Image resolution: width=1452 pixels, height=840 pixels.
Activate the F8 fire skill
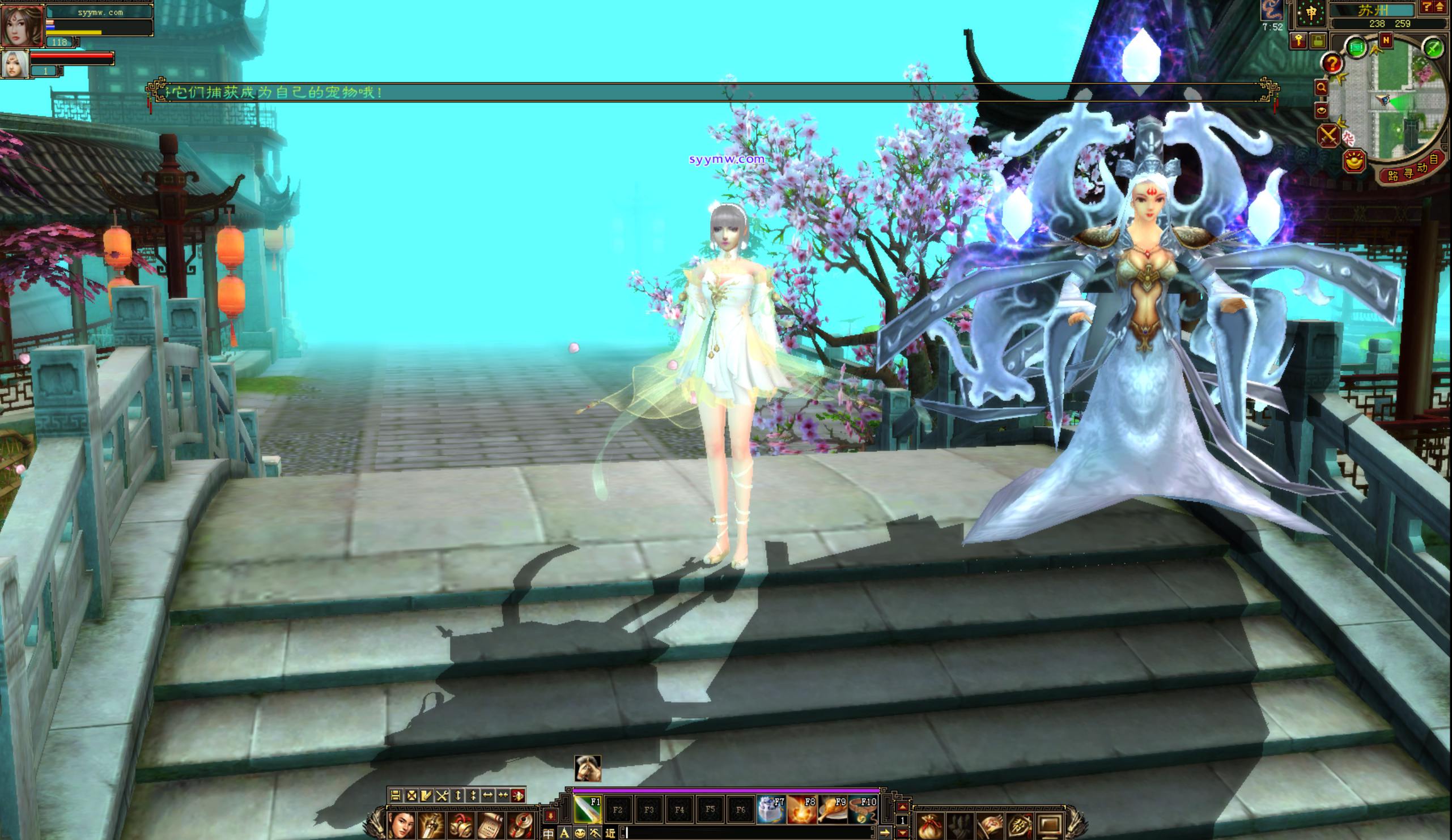[801, 810]
